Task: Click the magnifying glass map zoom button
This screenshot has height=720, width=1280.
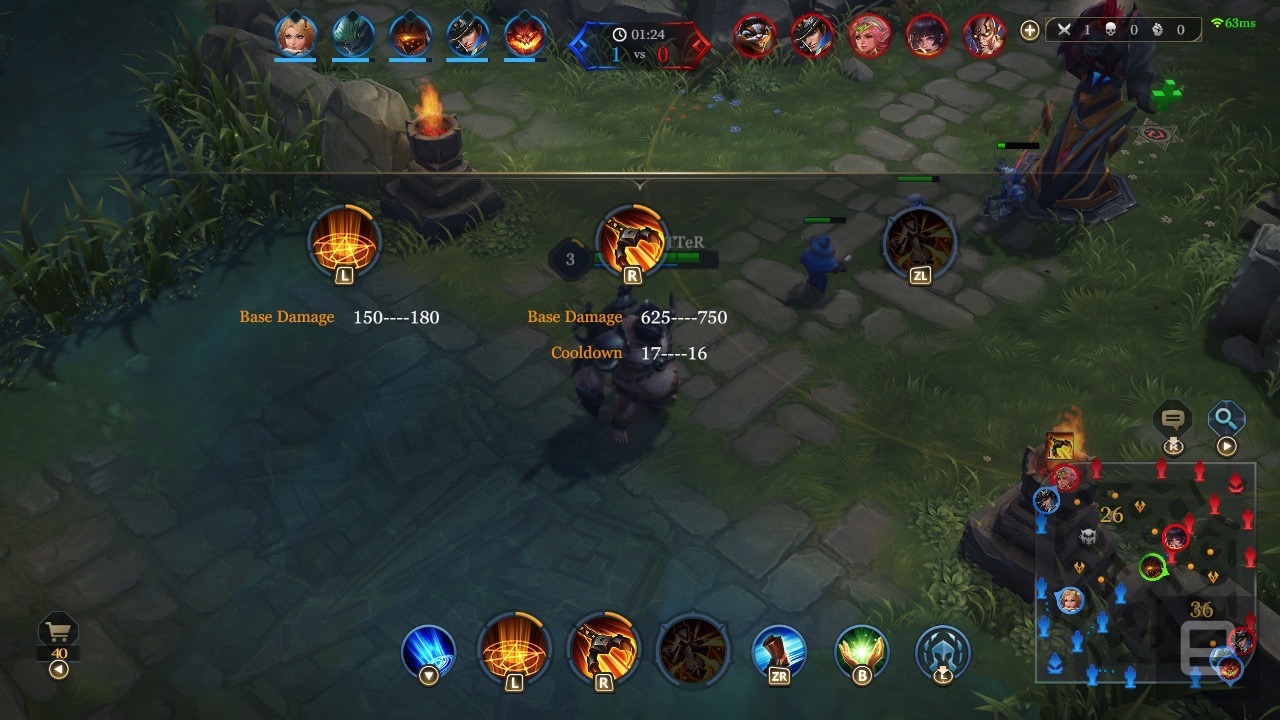Action: (x=1226, y=419)
